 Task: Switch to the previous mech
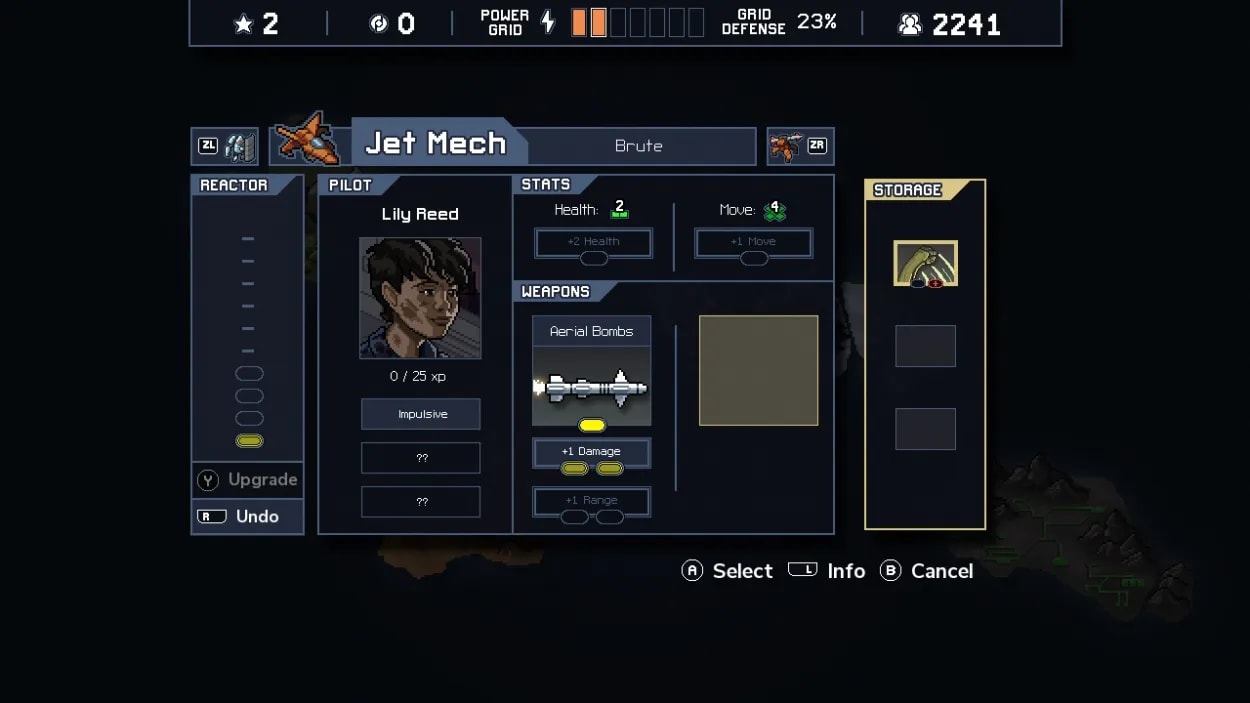pos(225,146)
